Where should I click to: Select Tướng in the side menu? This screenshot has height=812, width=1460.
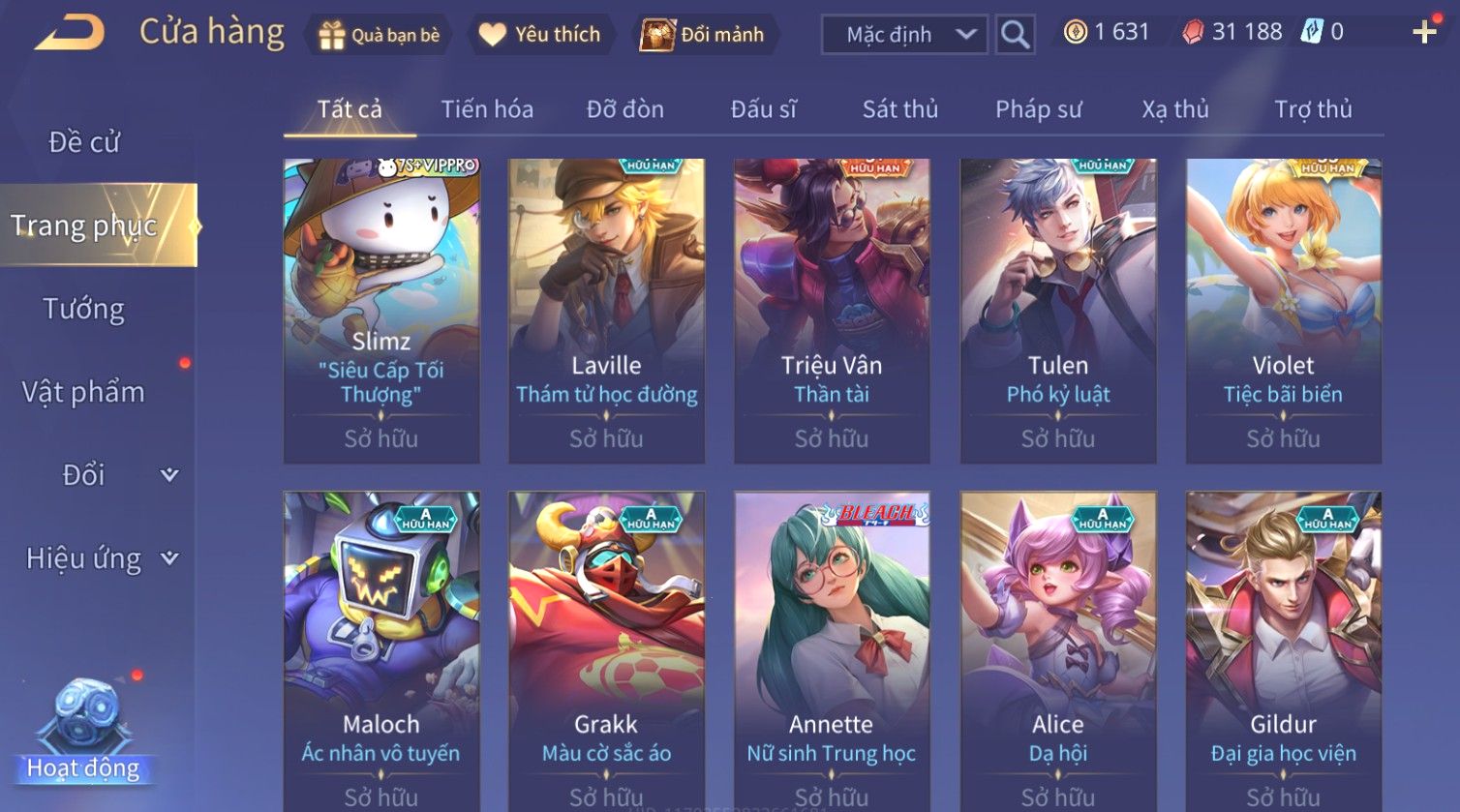[84, 309]
